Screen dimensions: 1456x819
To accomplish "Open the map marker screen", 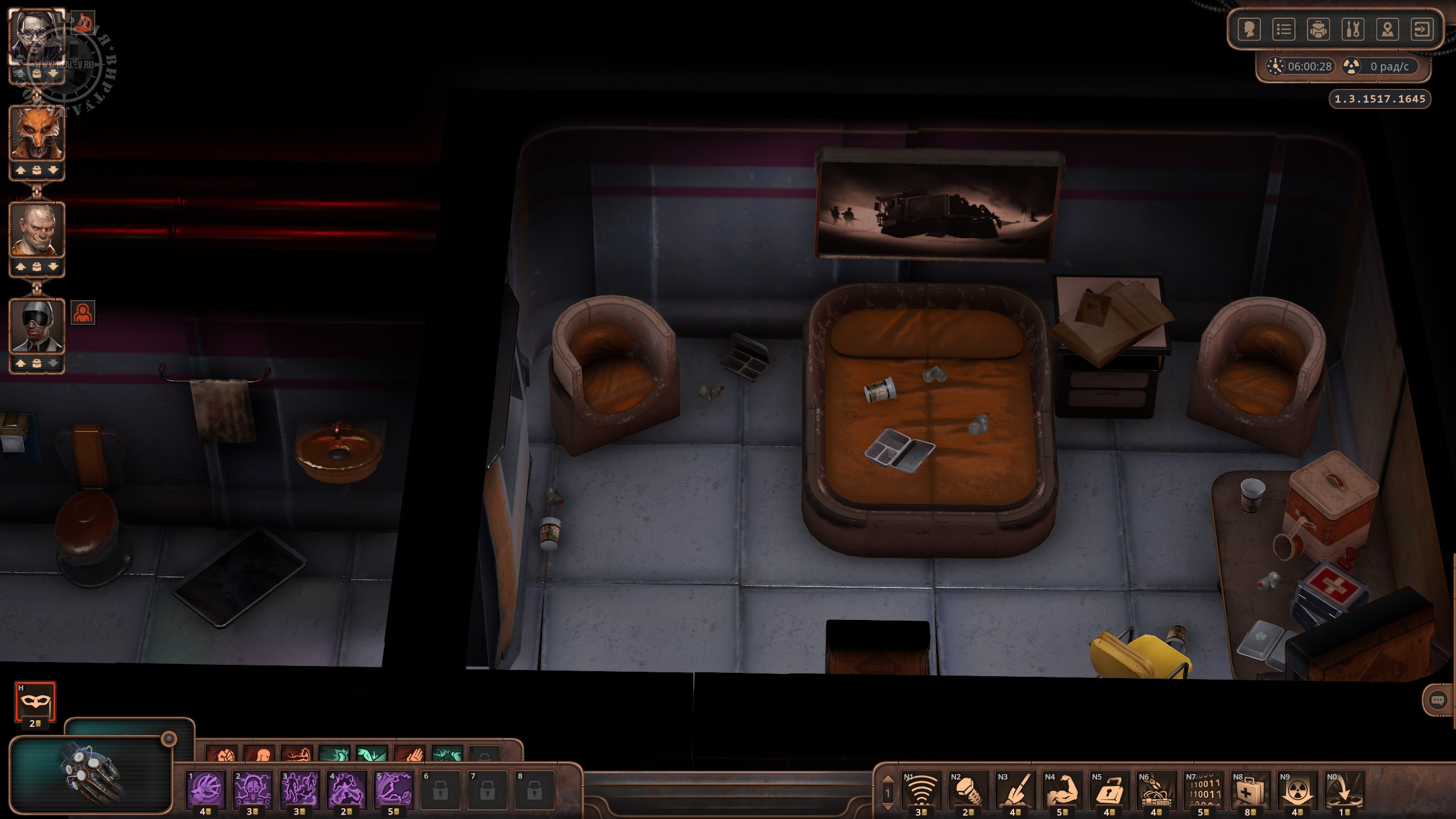I will point(1388,30).
